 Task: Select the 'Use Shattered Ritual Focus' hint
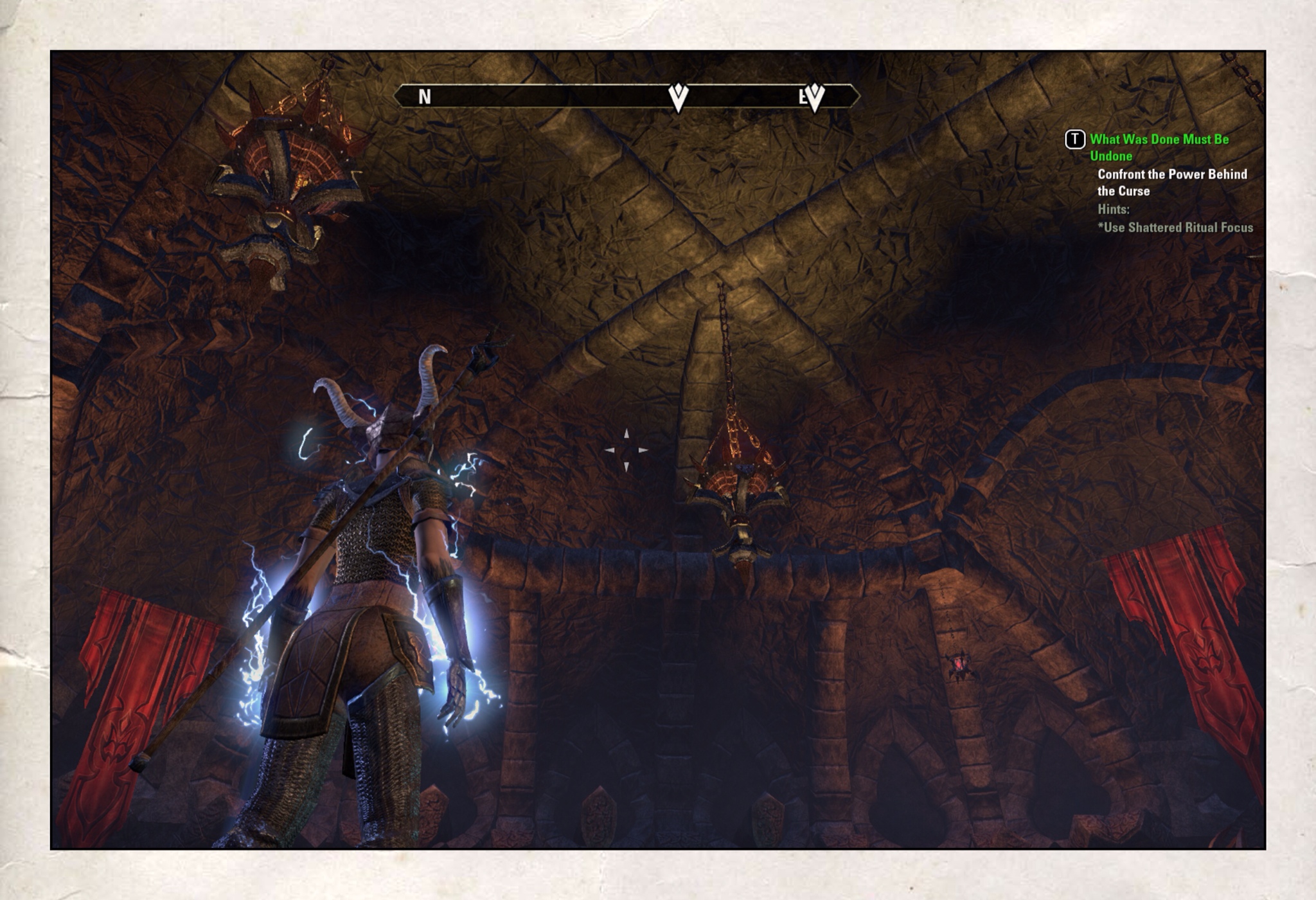point(1175,228)
